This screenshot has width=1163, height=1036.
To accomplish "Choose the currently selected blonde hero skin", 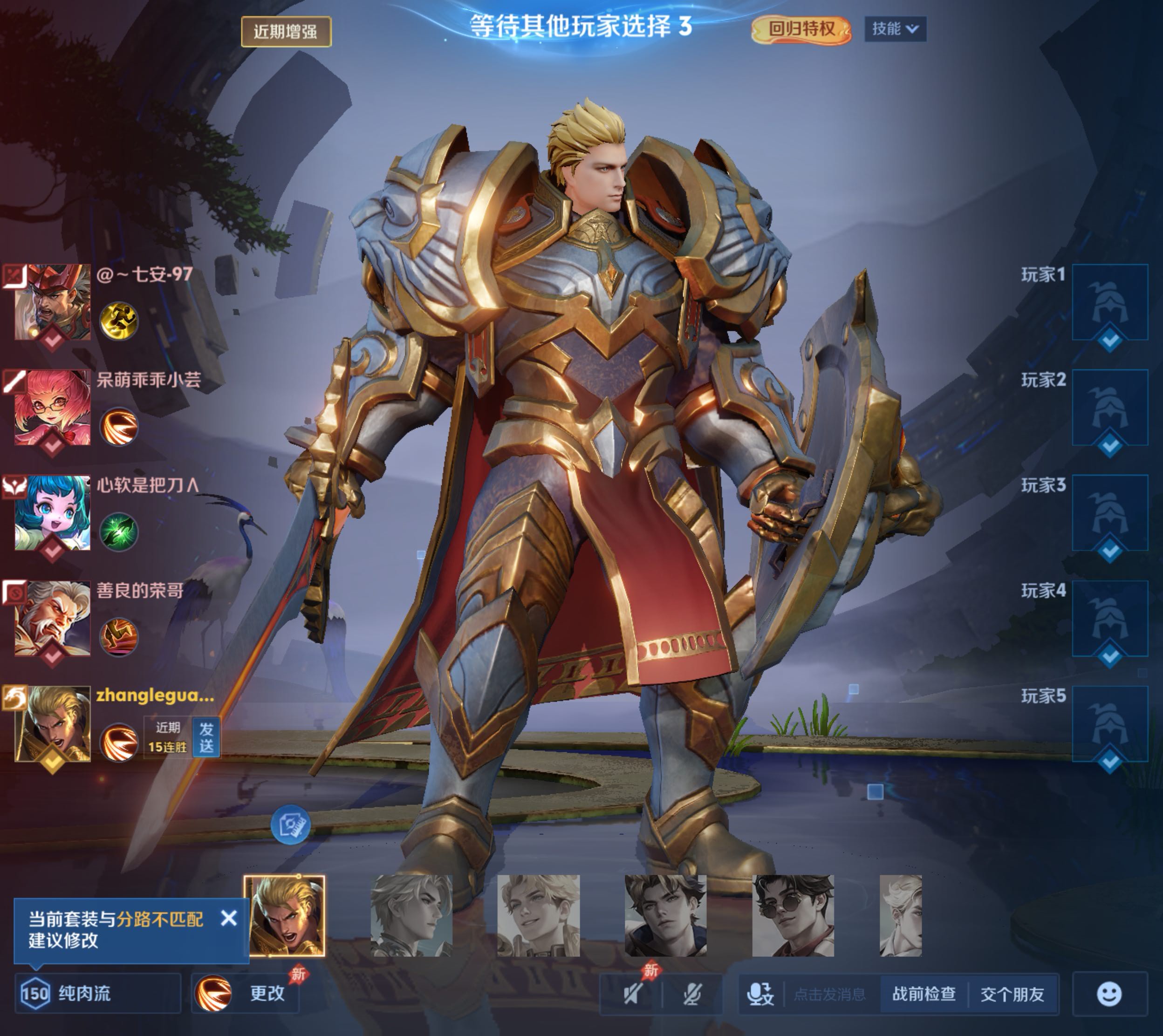I will 285,916.
